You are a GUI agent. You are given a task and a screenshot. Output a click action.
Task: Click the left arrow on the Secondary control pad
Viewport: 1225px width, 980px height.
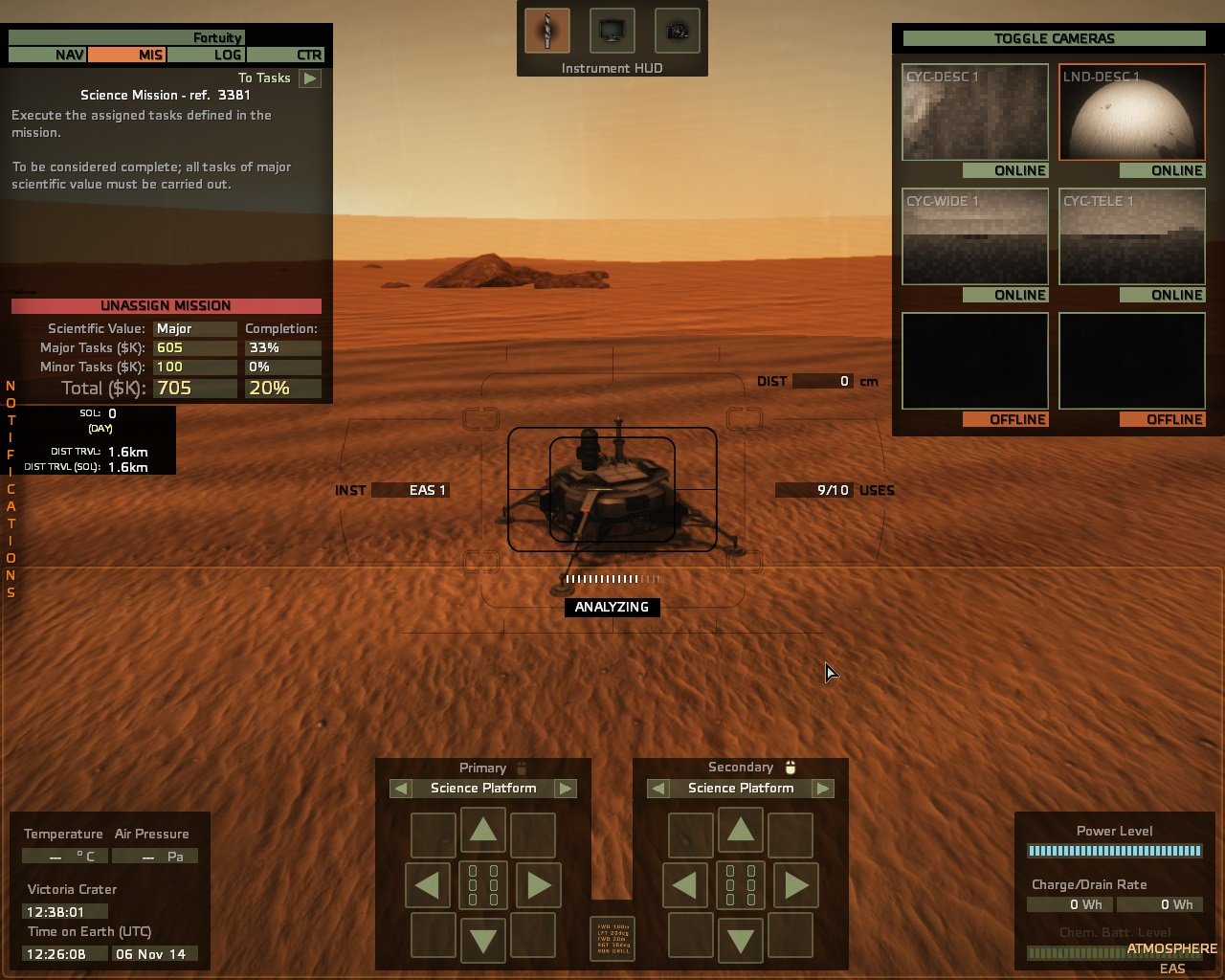point(685,884)
